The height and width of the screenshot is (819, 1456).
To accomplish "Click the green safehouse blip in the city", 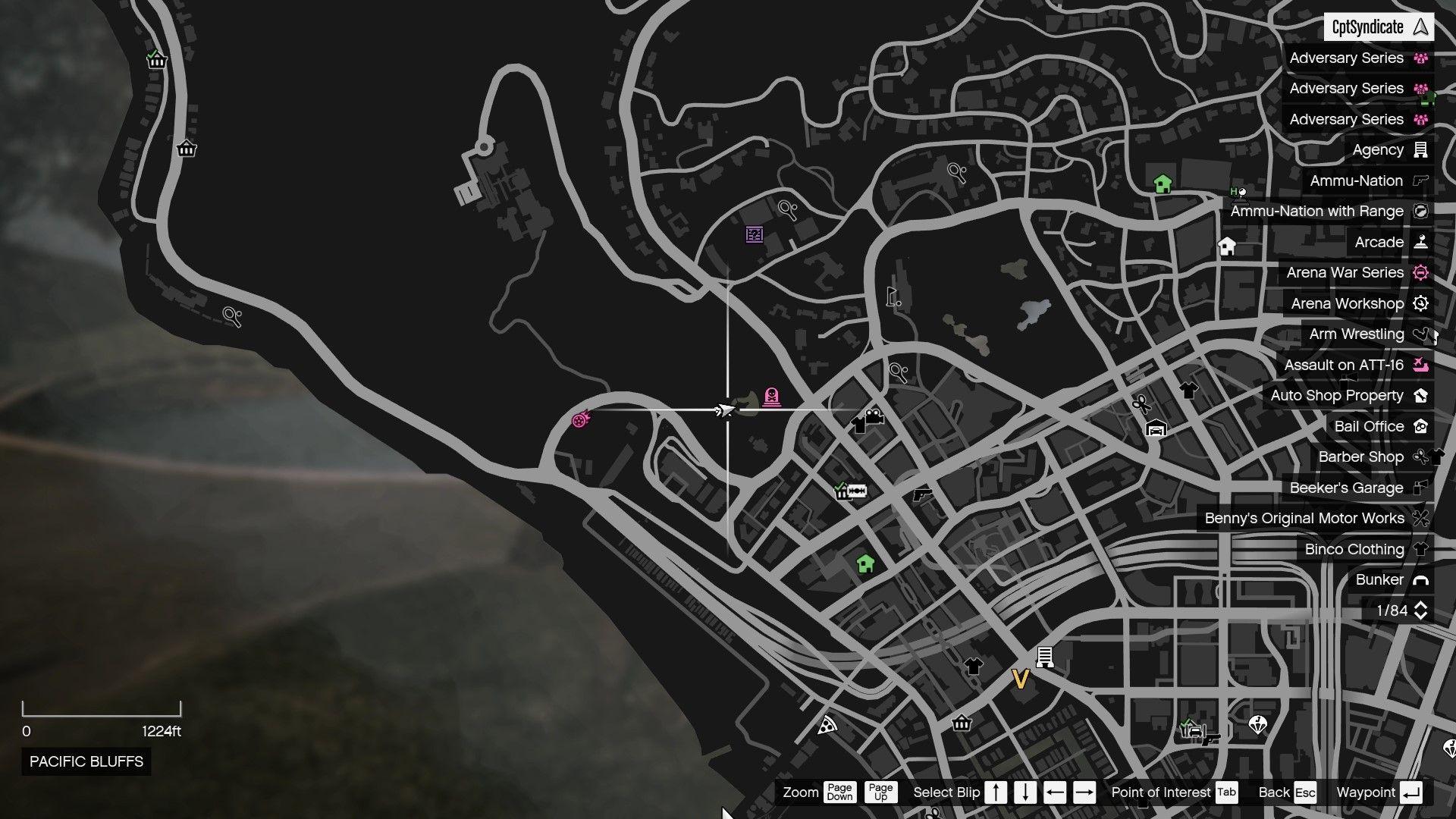I will pos(864,565).
